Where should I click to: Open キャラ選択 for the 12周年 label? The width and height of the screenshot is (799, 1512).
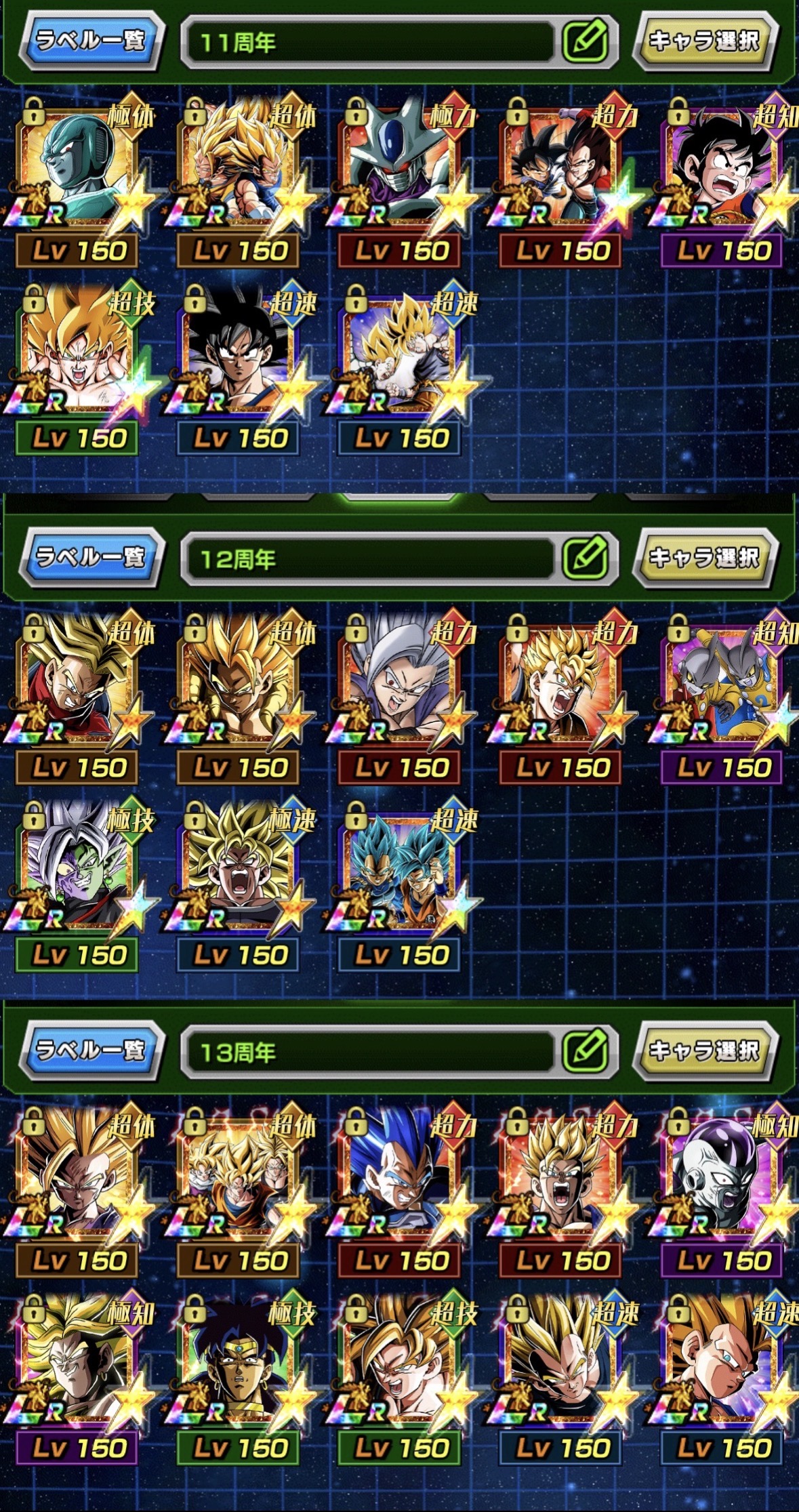coord(704,557)
